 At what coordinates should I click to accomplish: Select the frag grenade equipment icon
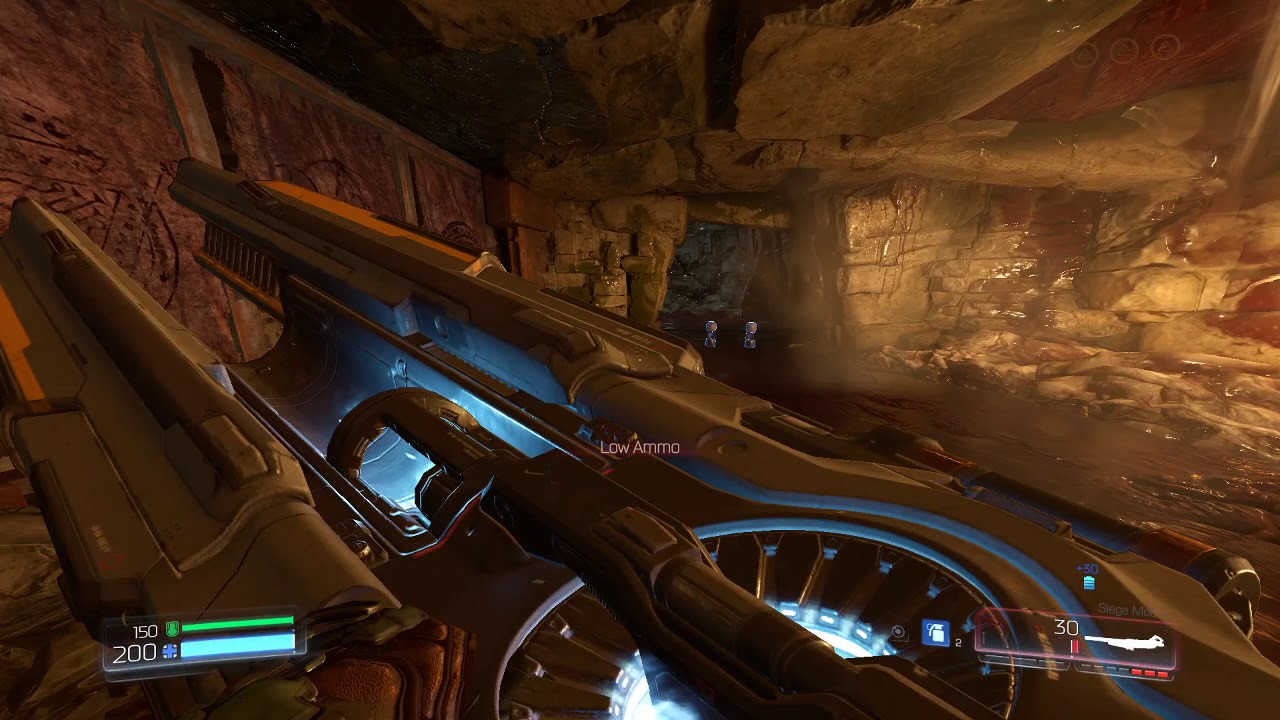(936, 633)
